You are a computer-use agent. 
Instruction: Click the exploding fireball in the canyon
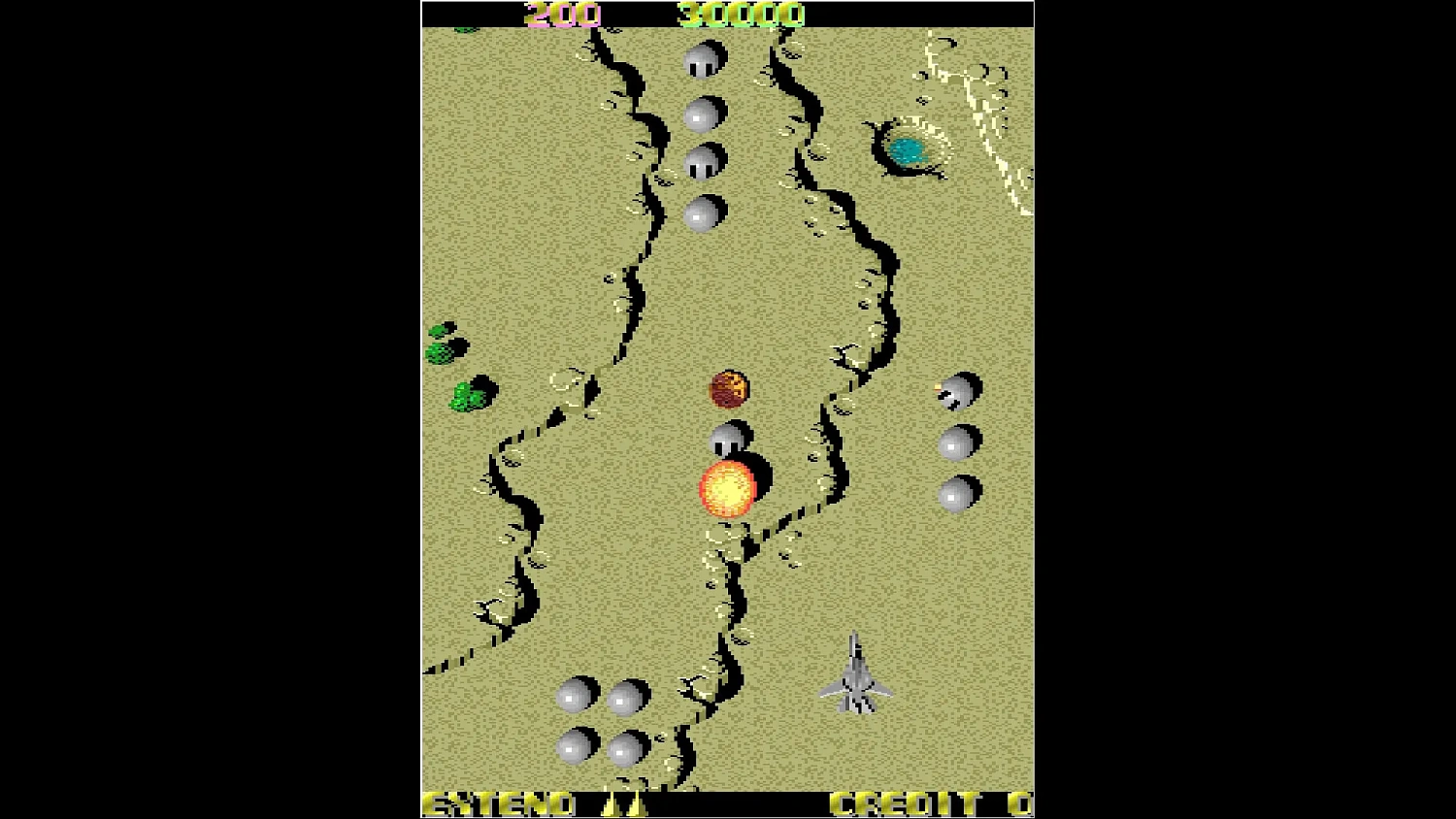tap(729, 487)
